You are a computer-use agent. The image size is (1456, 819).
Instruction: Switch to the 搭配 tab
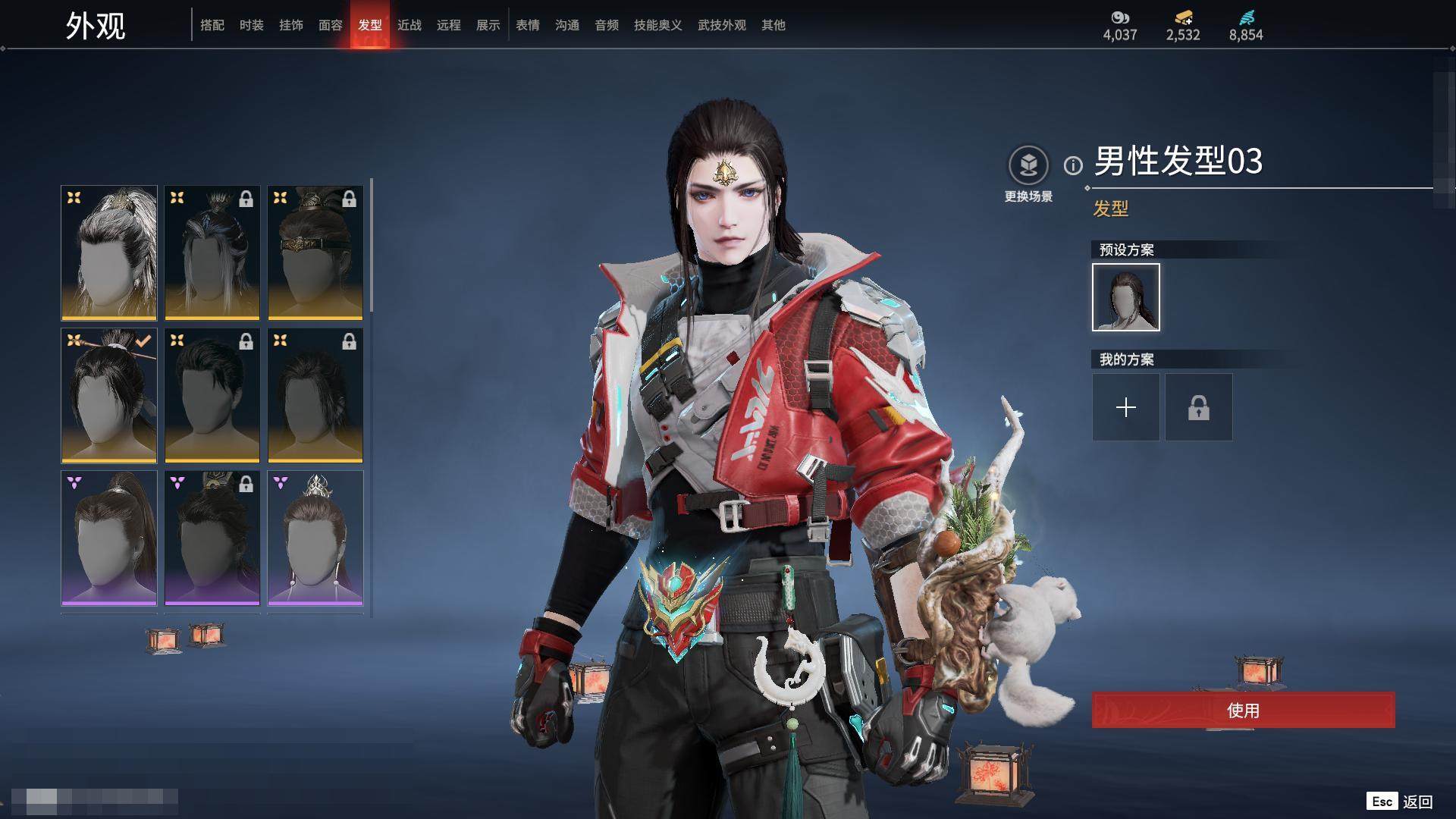point(212,25)
